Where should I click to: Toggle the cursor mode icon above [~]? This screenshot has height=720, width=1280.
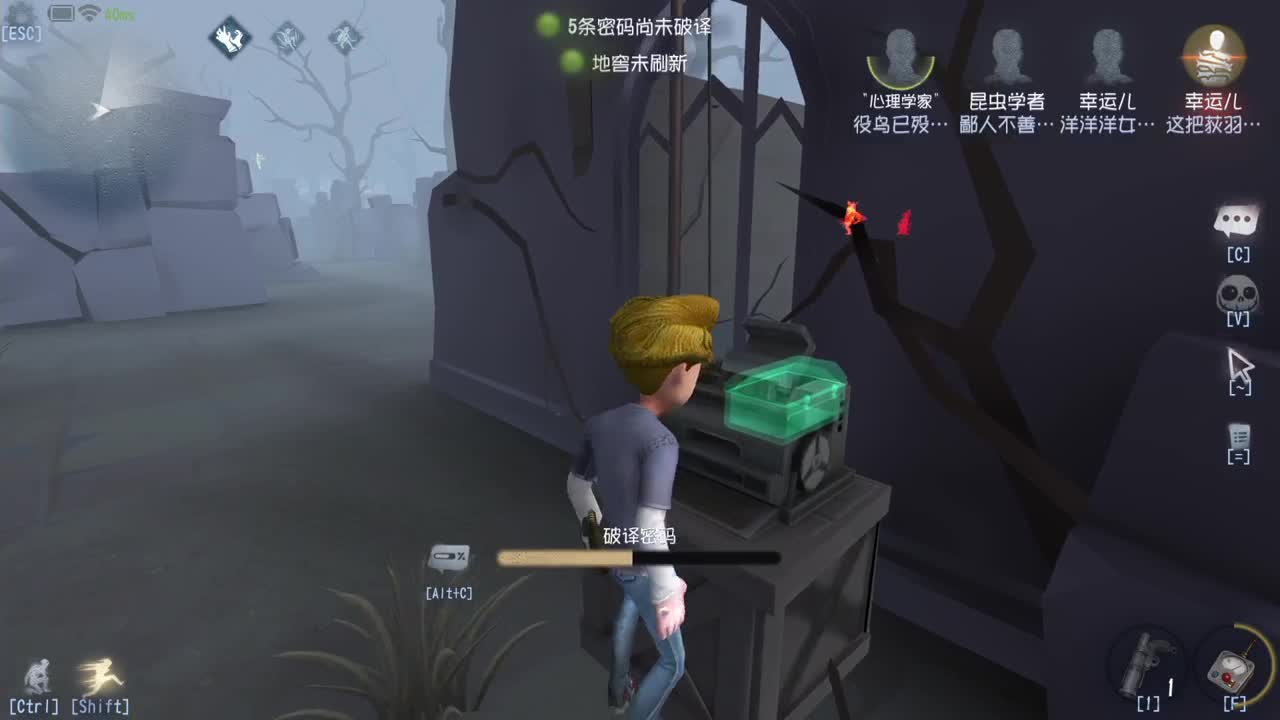[1239, 366]
